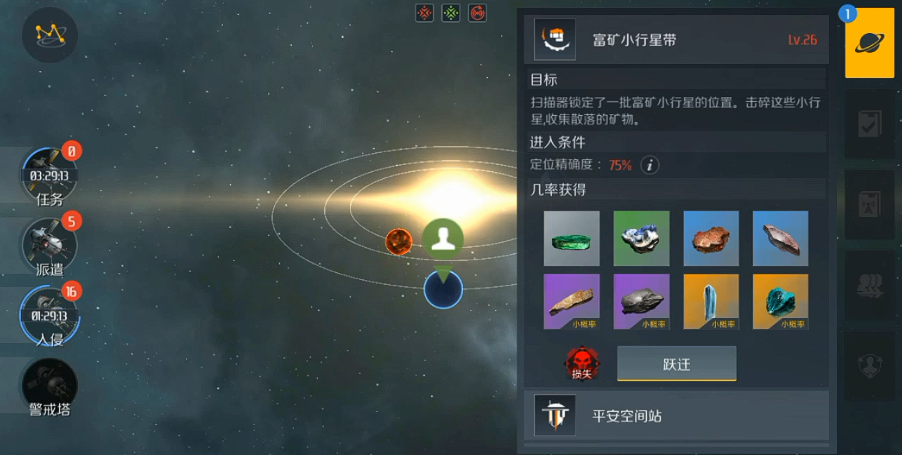Select the 平安空间站 station row
This screenshot has width=902, height=455.
(x=676, y=415)
